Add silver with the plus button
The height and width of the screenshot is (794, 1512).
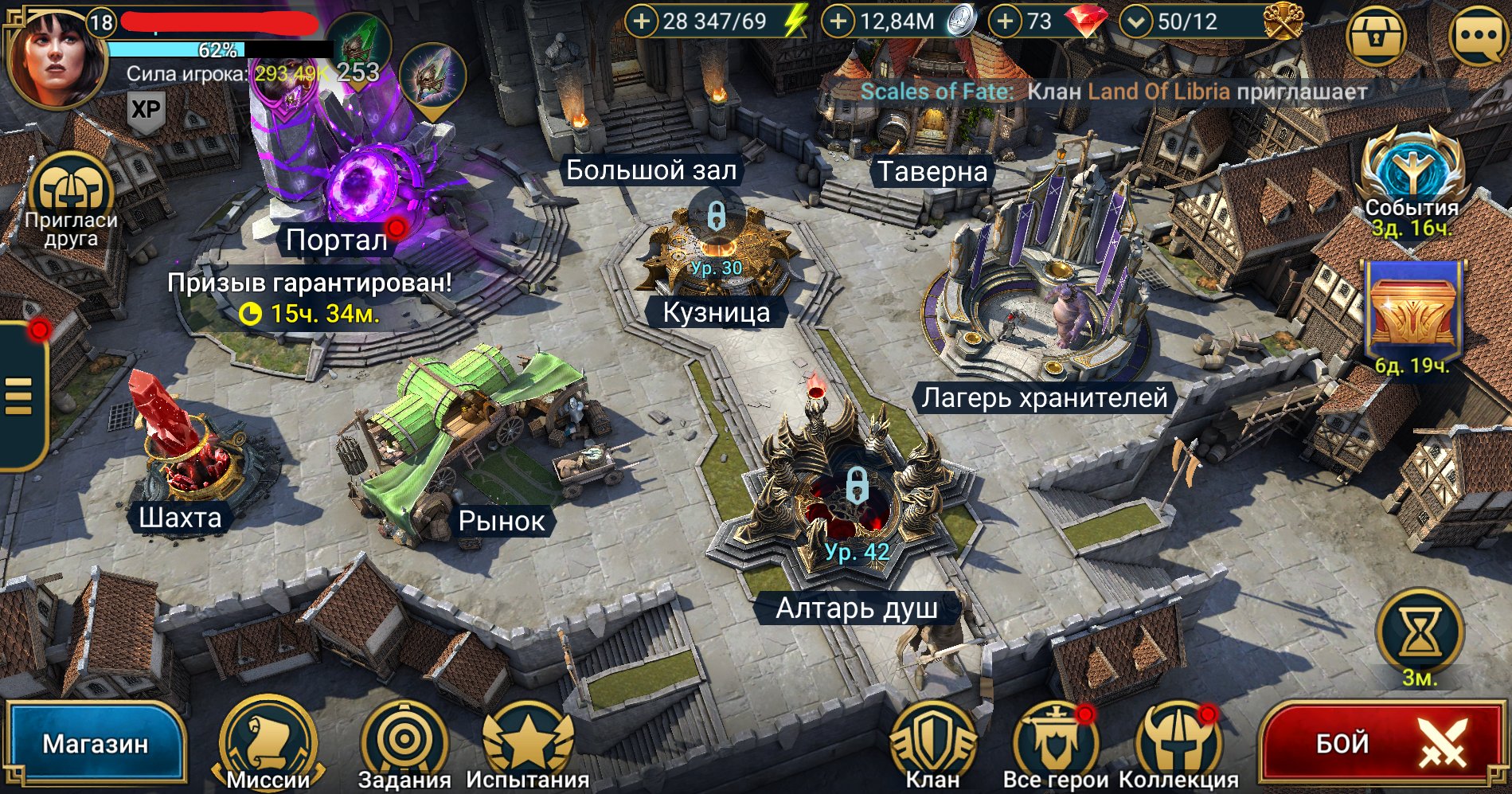[x=838, y=22]
